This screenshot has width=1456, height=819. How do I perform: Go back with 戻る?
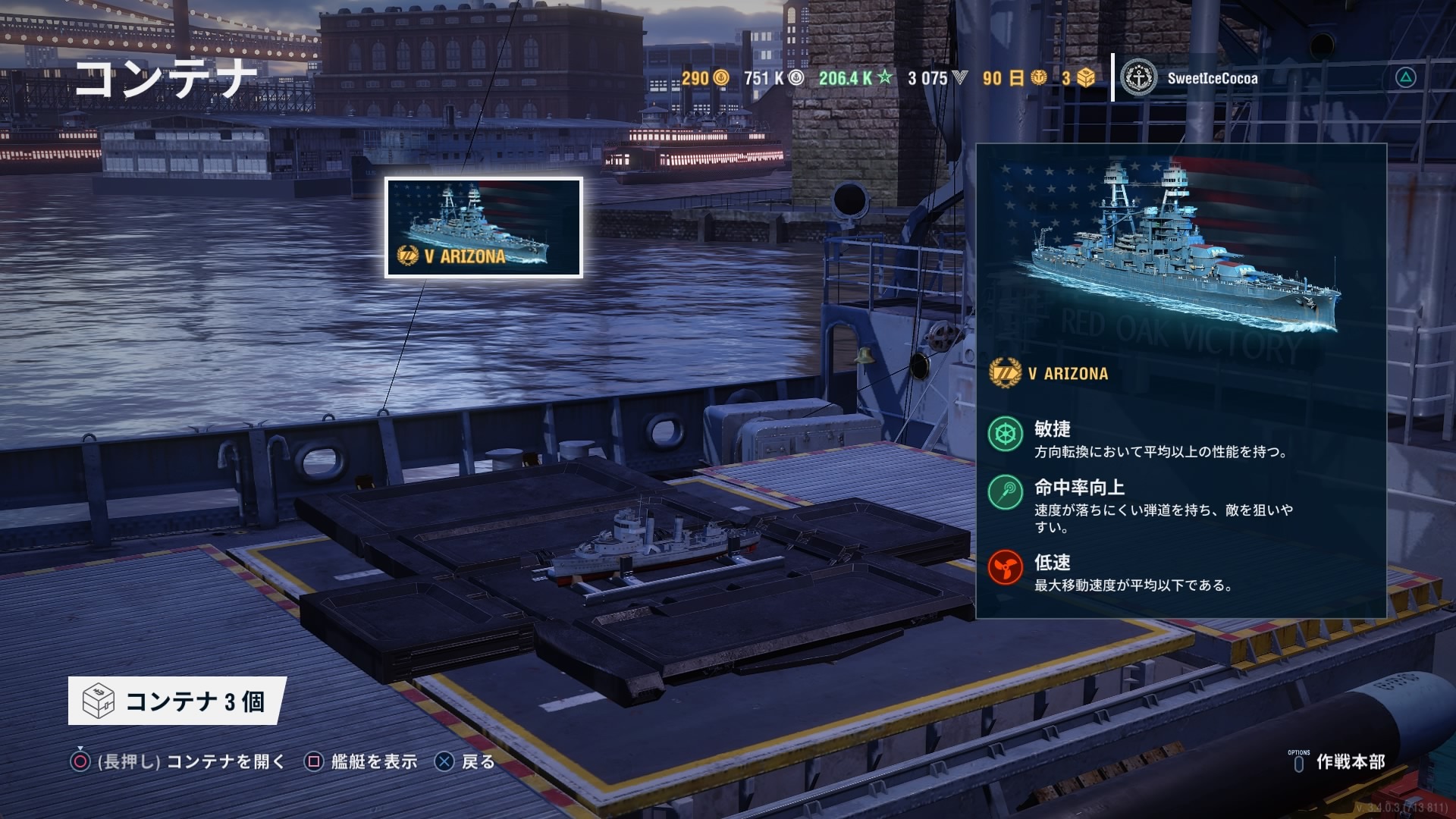[x=465, y=761]
